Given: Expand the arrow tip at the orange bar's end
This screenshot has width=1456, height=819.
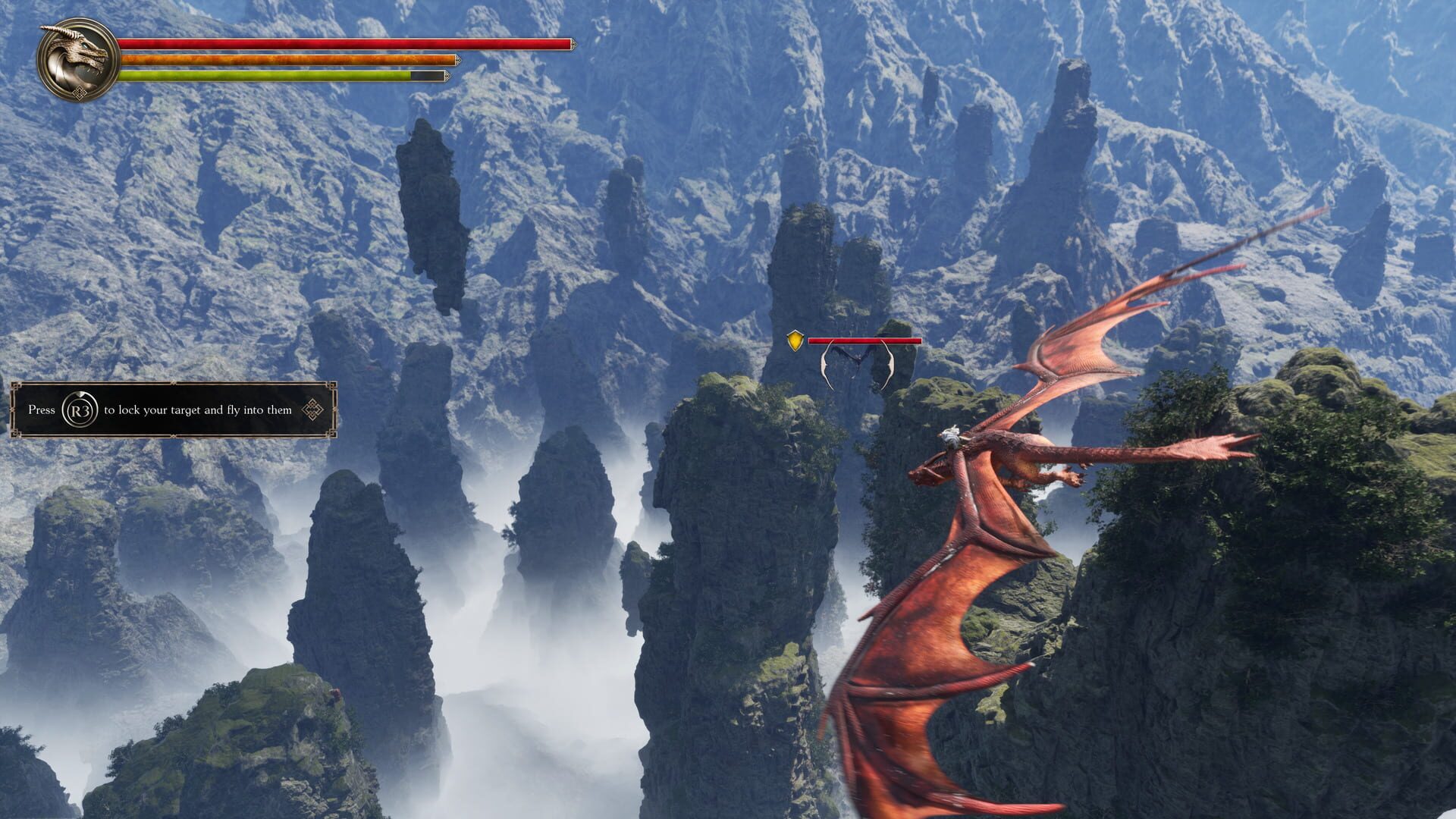Looking at the screenshot, I should point(459,58).
